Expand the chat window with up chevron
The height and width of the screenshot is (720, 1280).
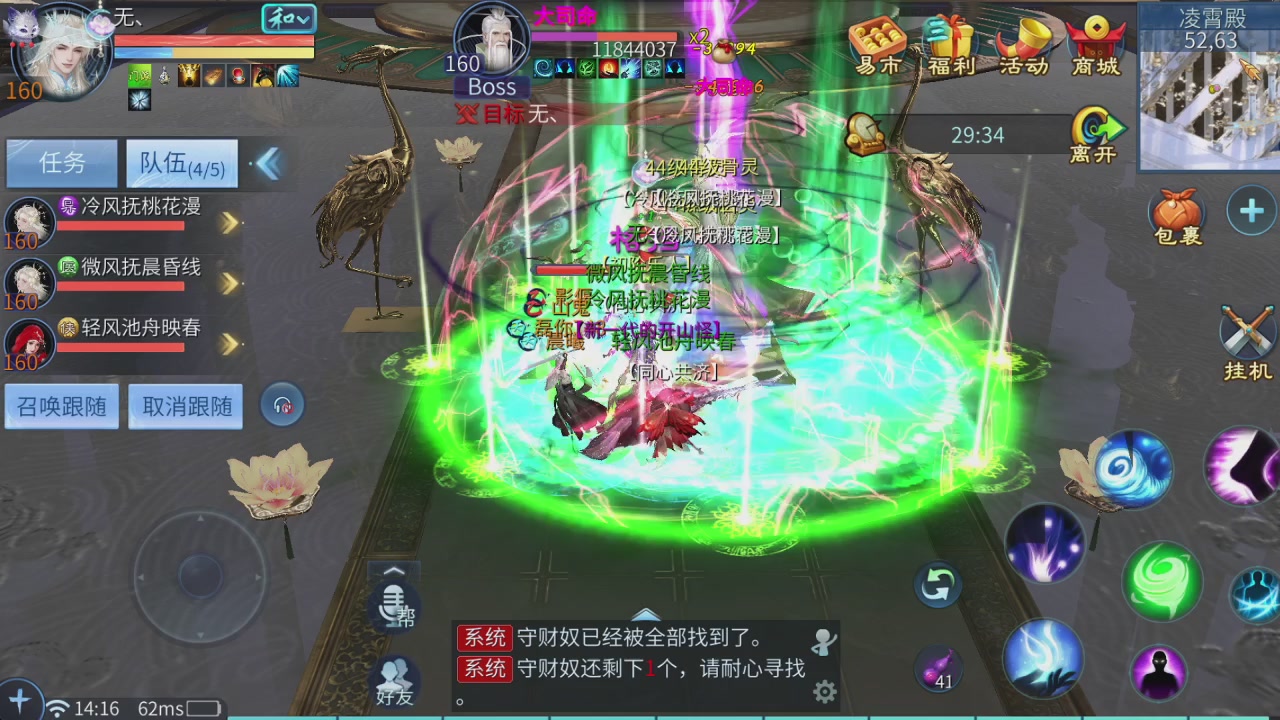646,616
